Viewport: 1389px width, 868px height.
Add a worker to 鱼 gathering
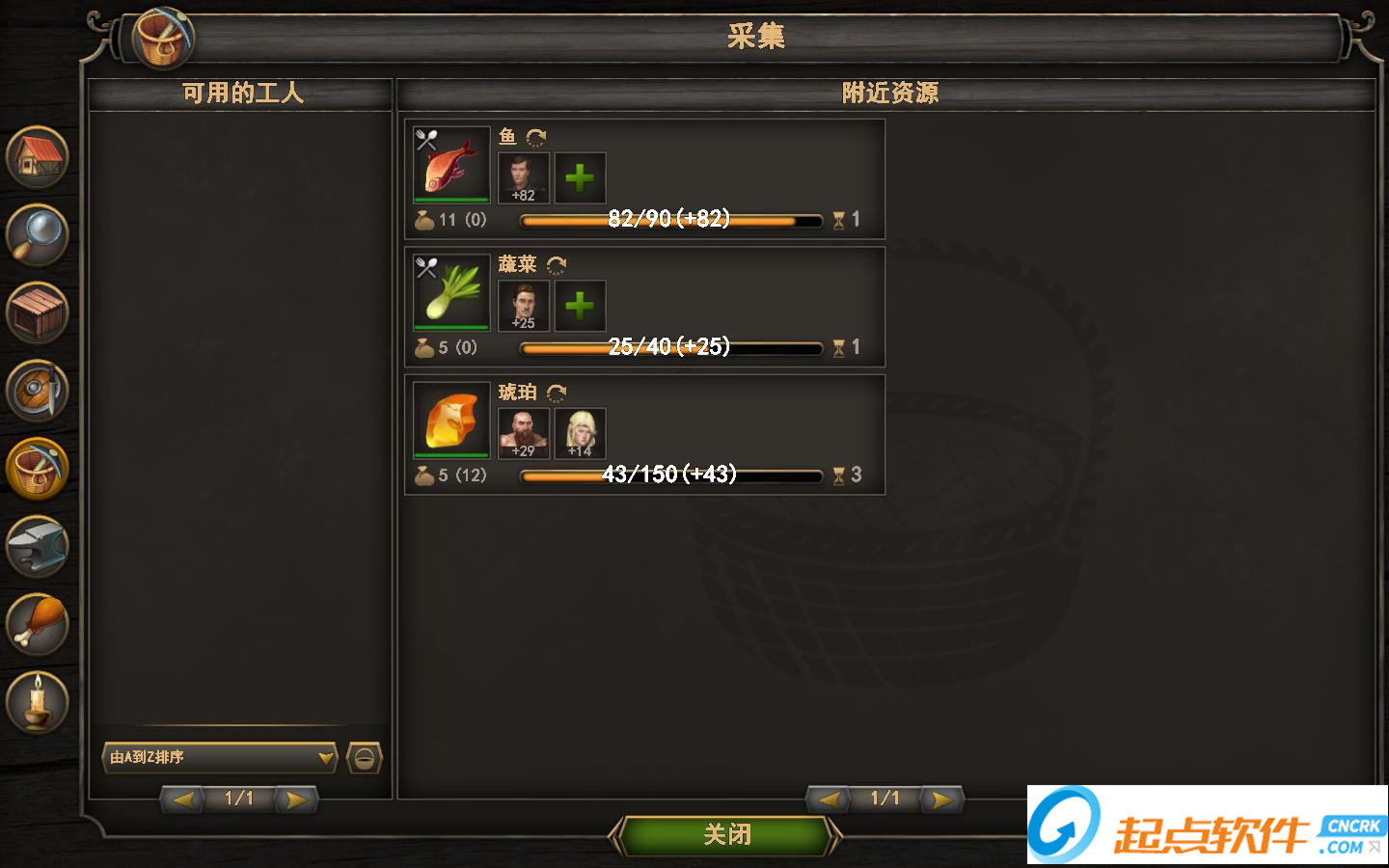[579, 176]
